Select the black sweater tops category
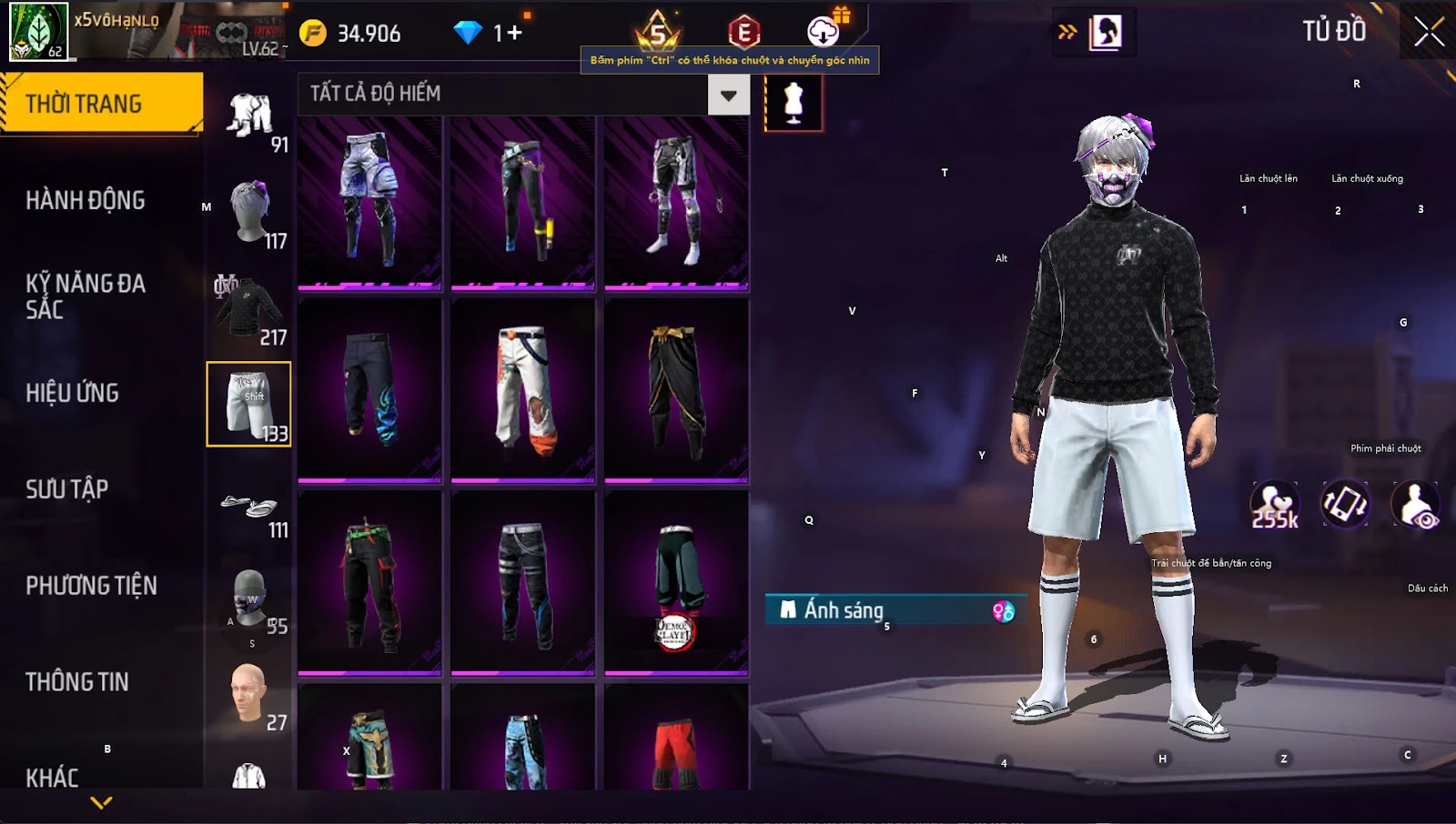 point(249,309)
